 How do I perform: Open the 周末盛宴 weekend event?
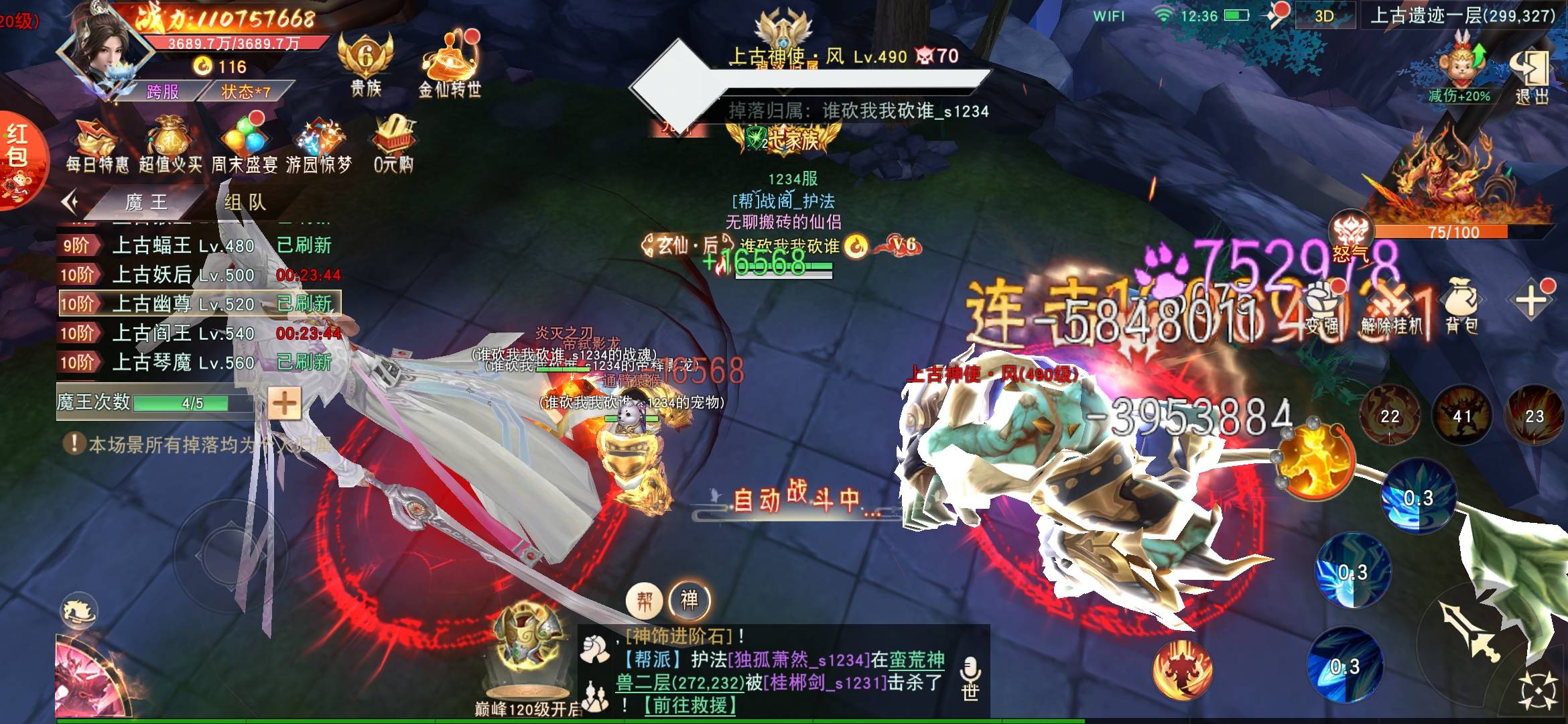coord(245,146)
